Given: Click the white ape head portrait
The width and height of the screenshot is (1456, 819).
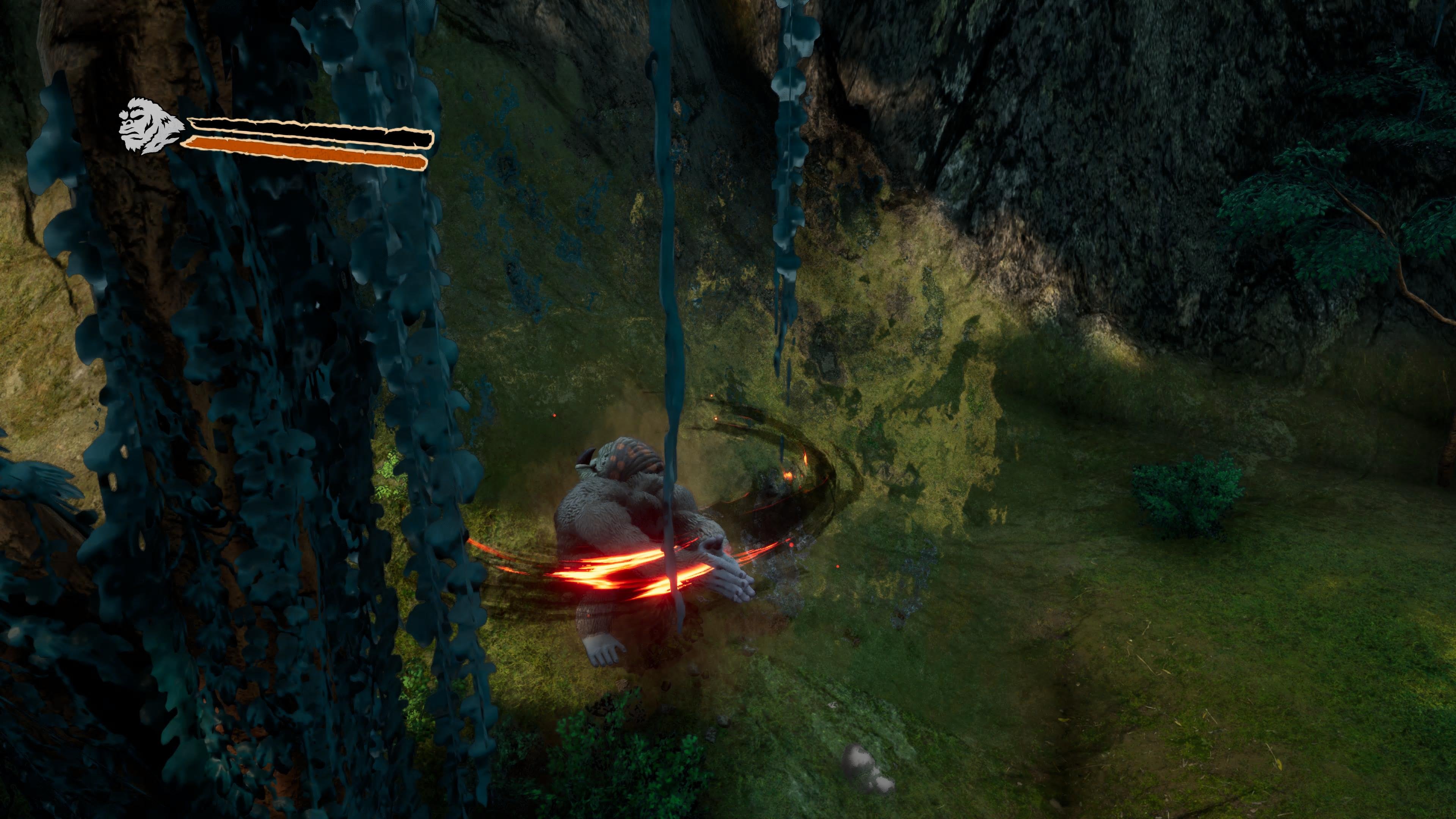Looking at the screenshot, I should tap(148, 127).
